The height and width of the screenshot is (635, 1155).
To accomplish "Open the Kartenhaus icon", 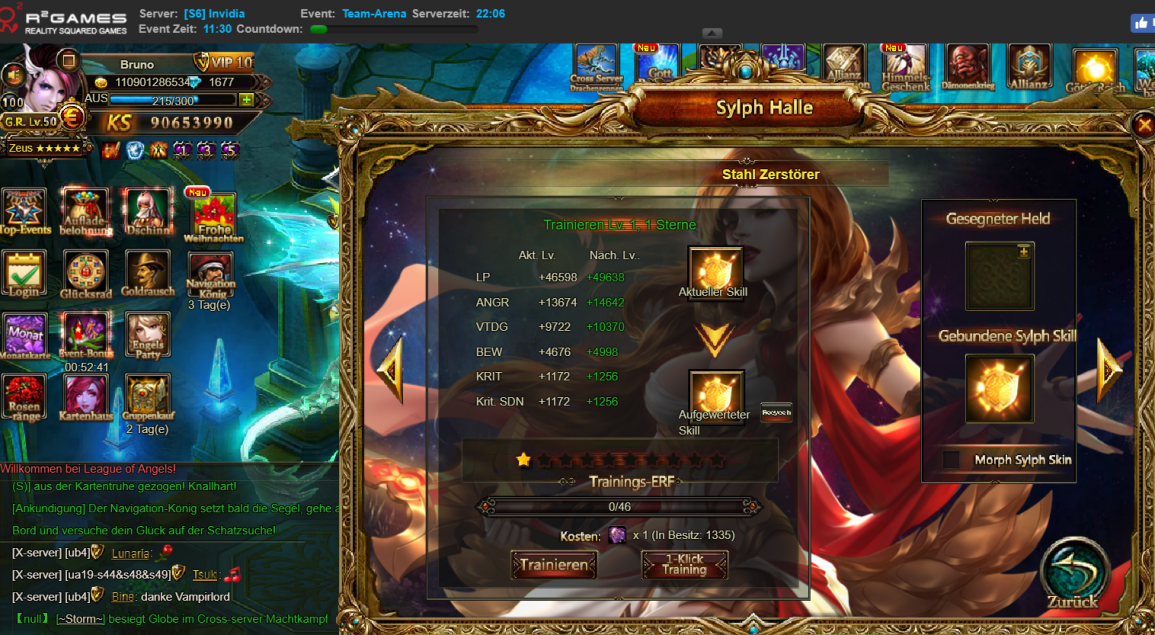I will 85,397.
